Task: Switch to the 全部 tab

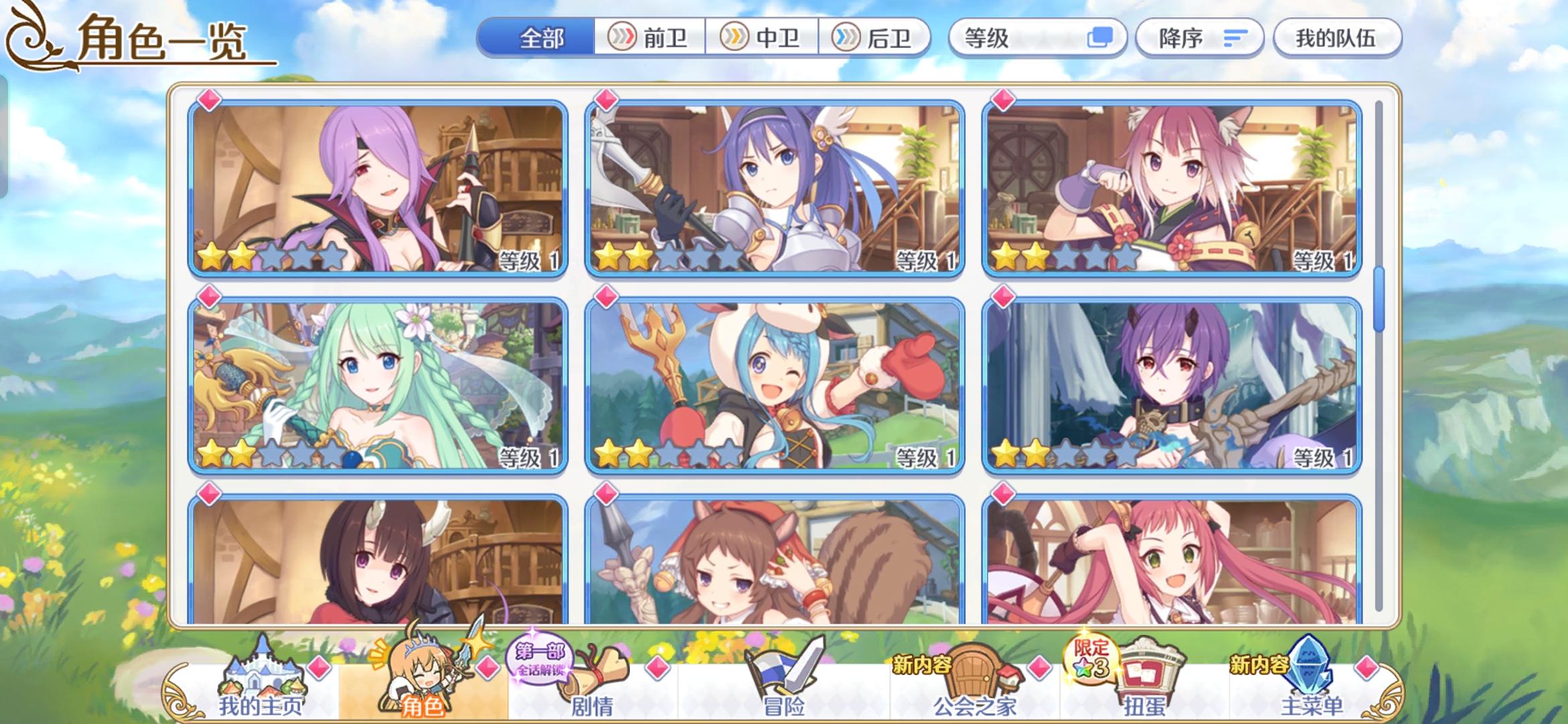Action: 543,38
